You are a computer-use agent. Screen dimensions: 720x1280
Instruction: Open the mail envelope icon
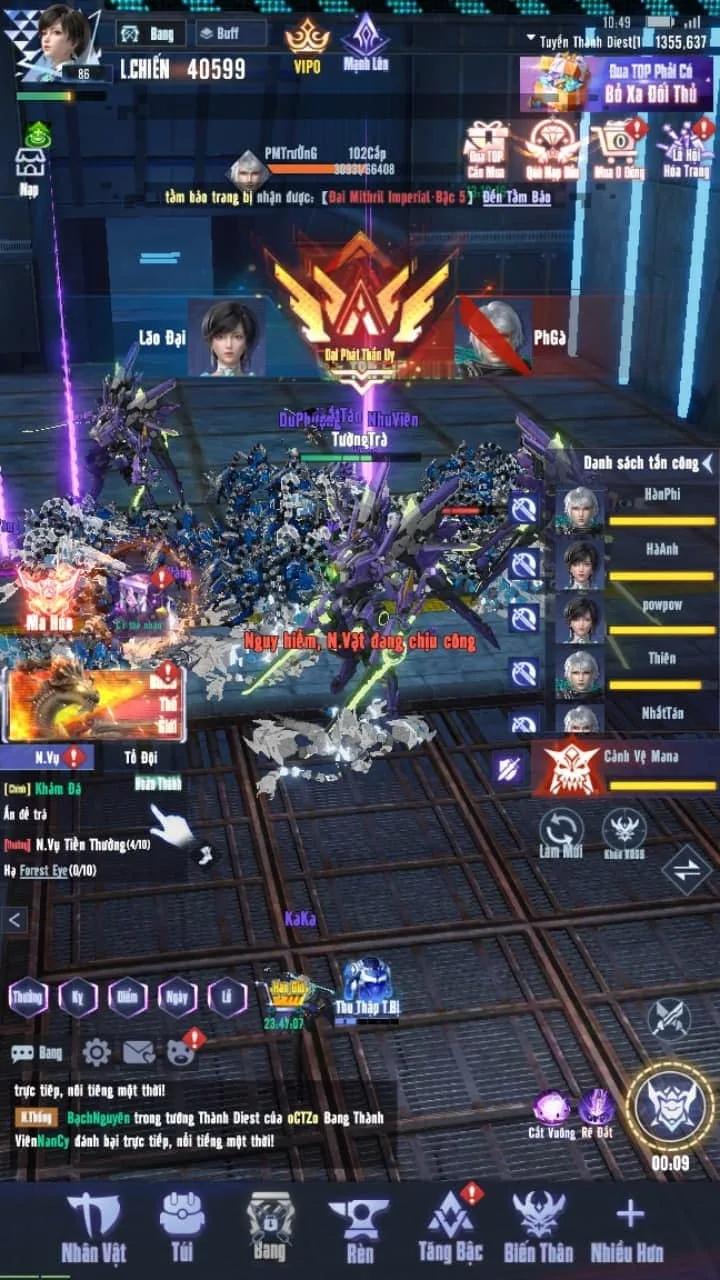(x=138, y=1052)
